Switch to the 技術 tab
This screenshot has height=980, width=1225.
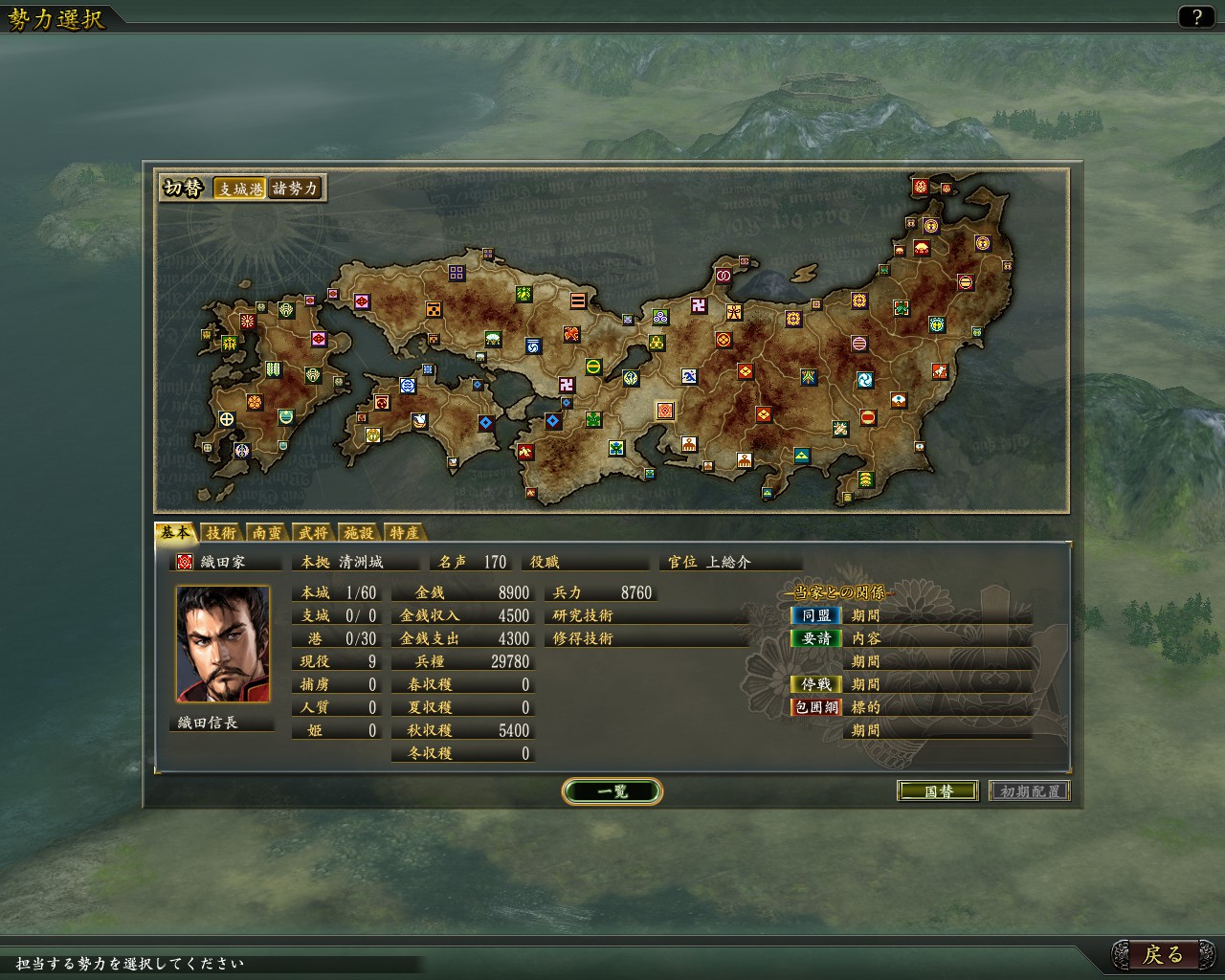point(221,533)
